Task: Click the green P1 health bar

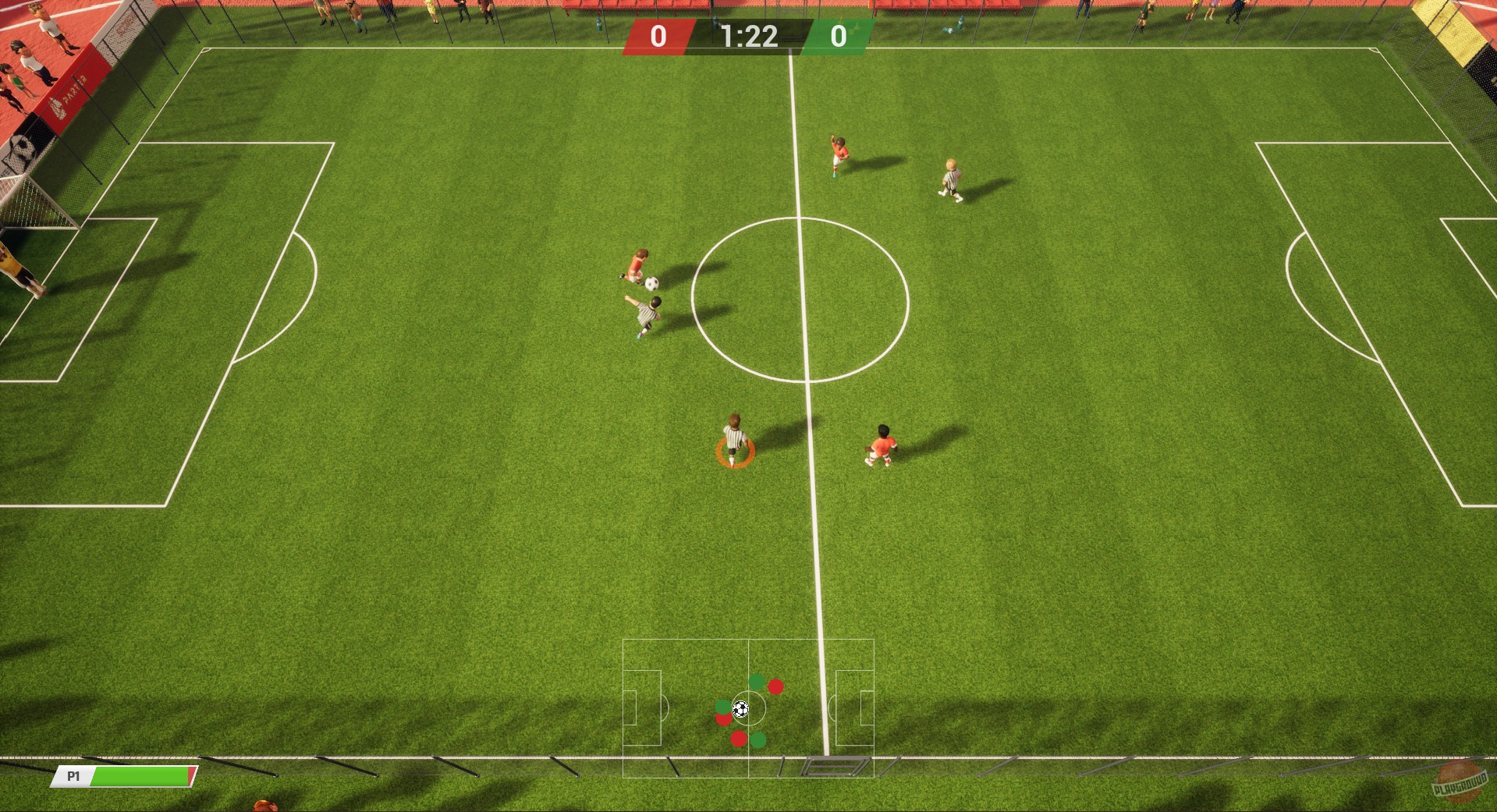Action: [140, 777]
